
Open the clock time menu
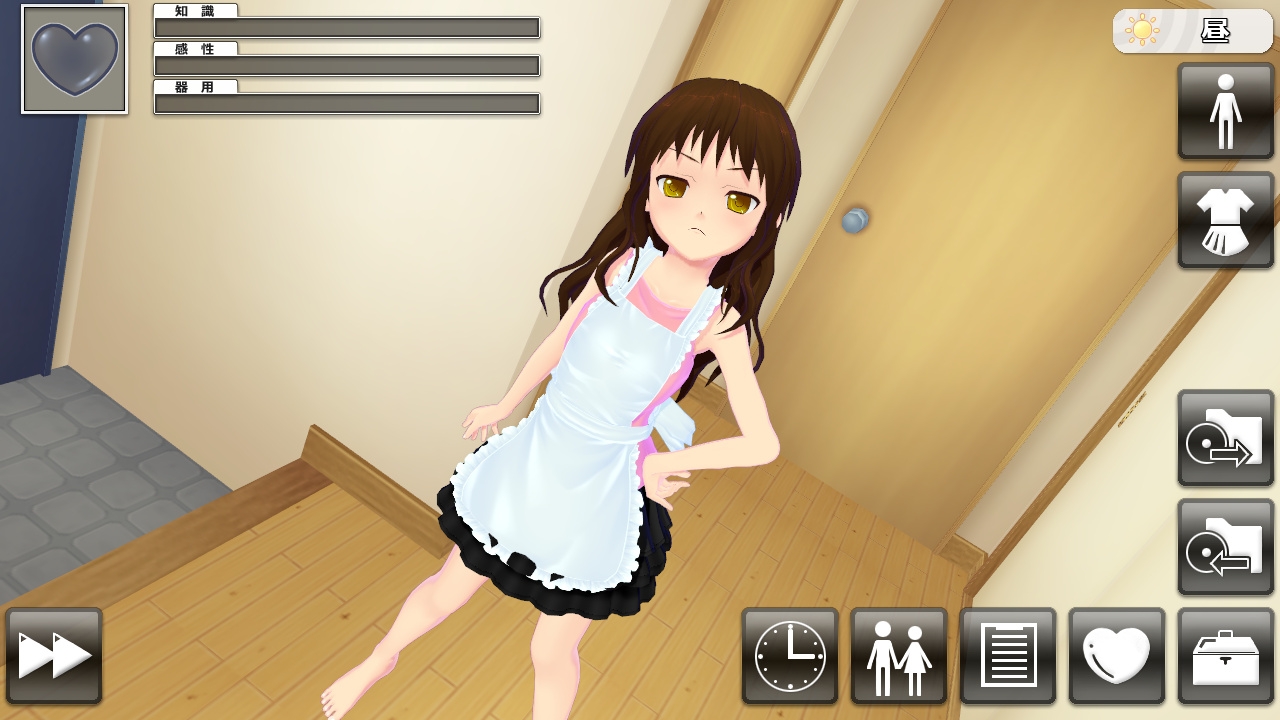[790, 656]
